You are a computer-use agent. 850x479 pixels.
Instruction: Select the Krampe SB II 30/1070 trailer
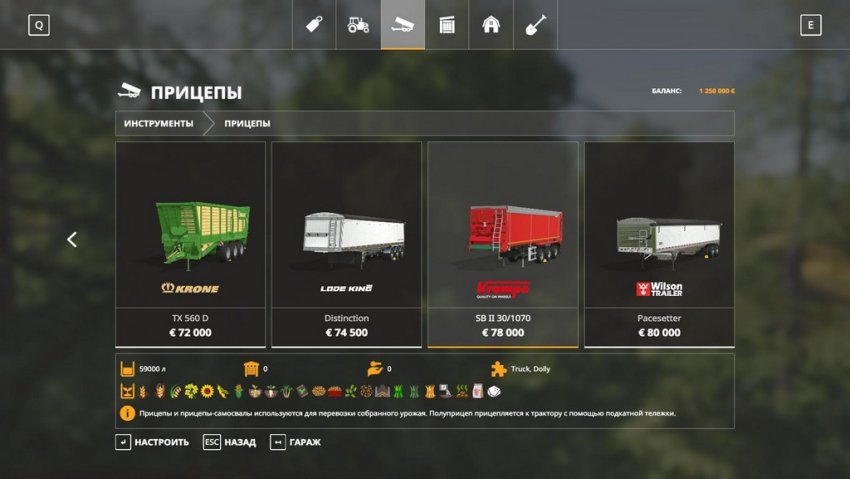[503, 243]
